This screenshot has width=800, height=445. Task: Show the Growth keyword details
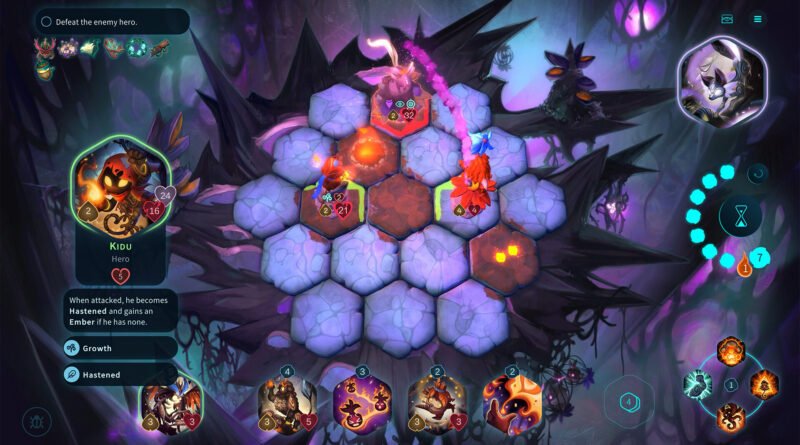[x=122, y=348]
